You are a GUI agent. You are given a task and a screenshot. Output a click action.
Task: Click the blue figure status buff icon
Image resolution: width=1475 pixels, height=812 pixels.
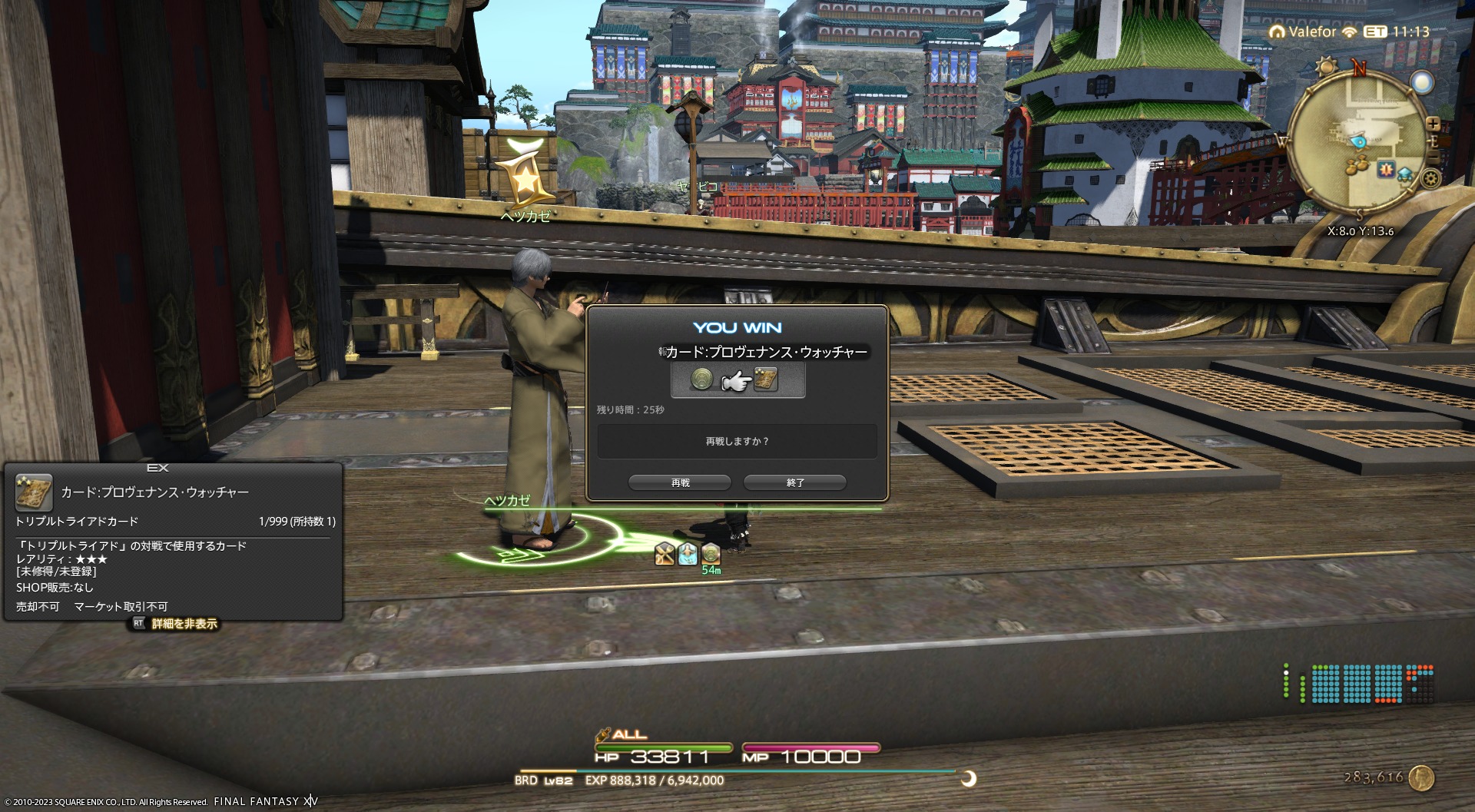(688, 553)
